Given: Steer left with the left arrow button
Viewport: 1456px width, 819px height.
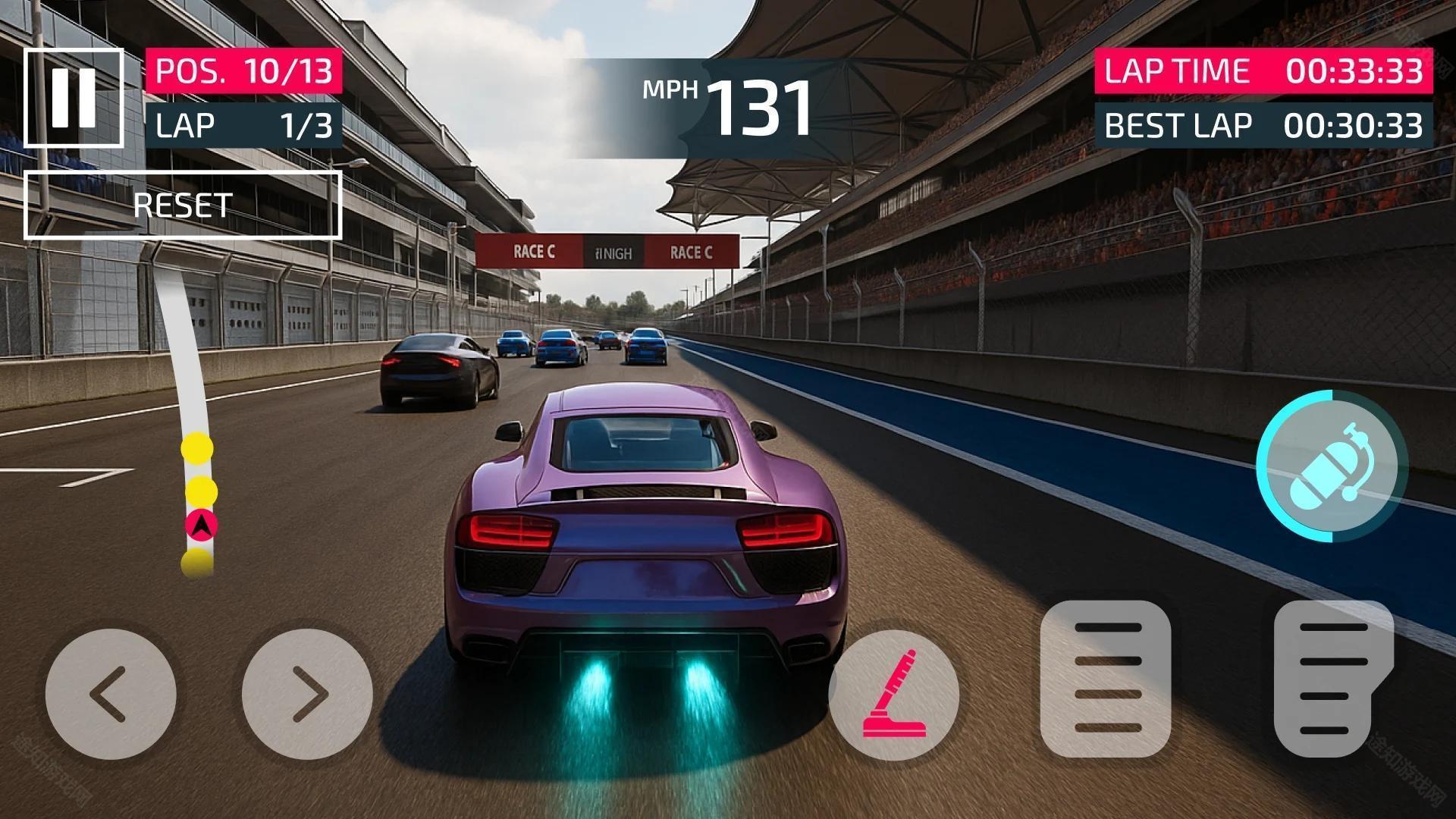Looking at the screenshot, I should (111, 694).
